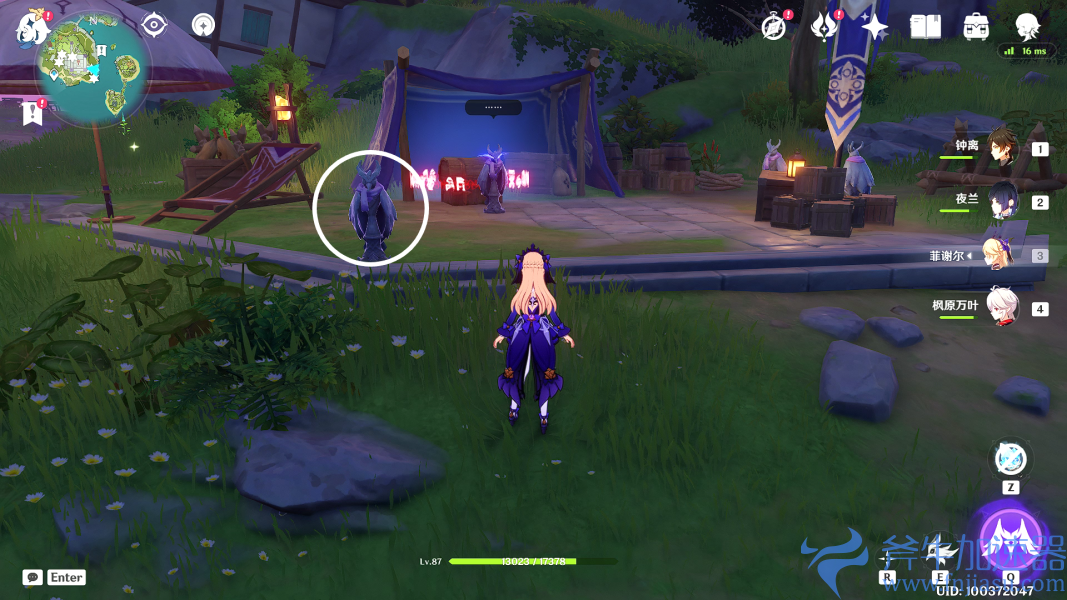1067x600 pixels.
Task: Open the backpack inventory
Action: point(976,27)
